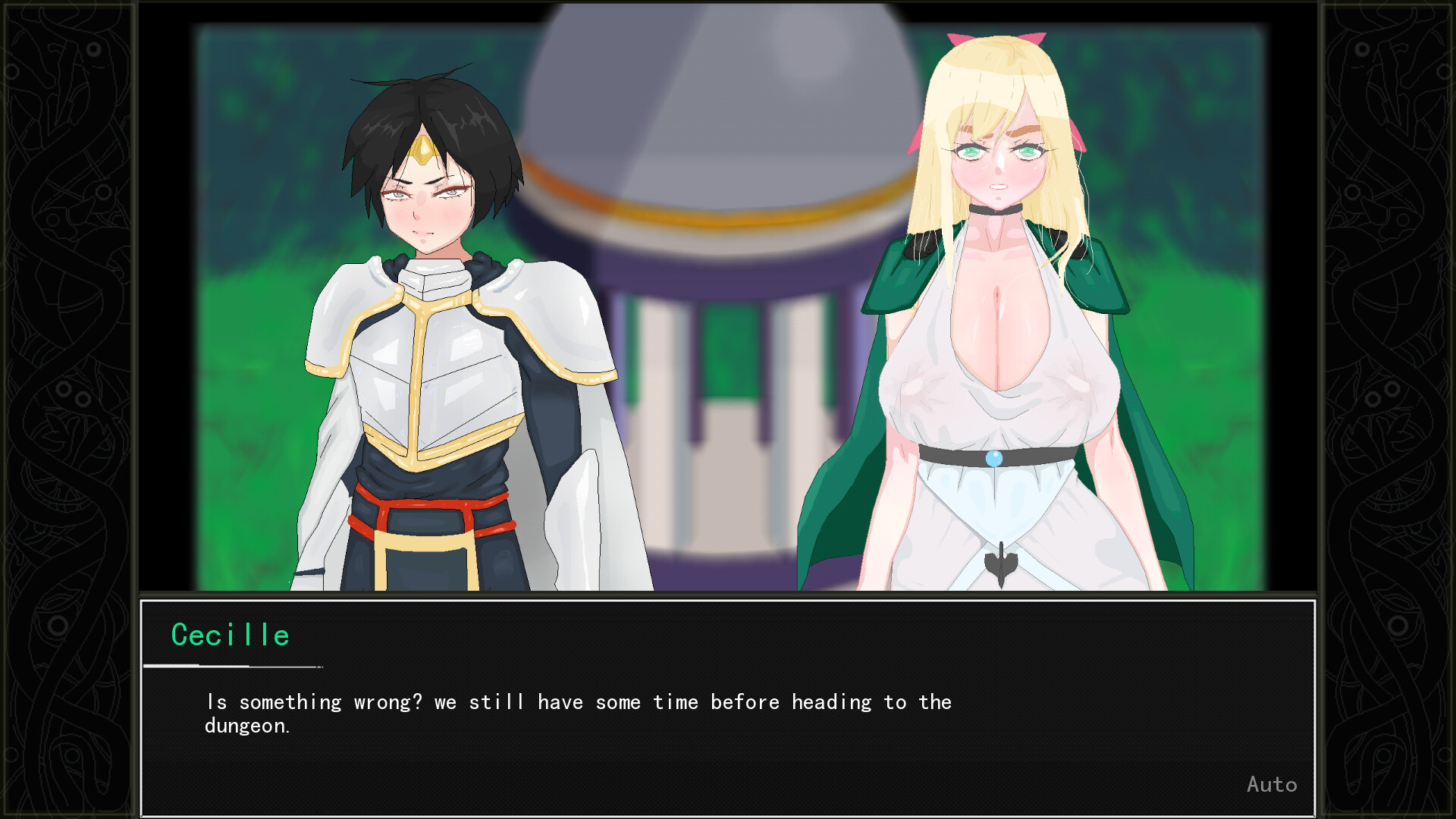Click the knight's golden circlet

[425, 148]
